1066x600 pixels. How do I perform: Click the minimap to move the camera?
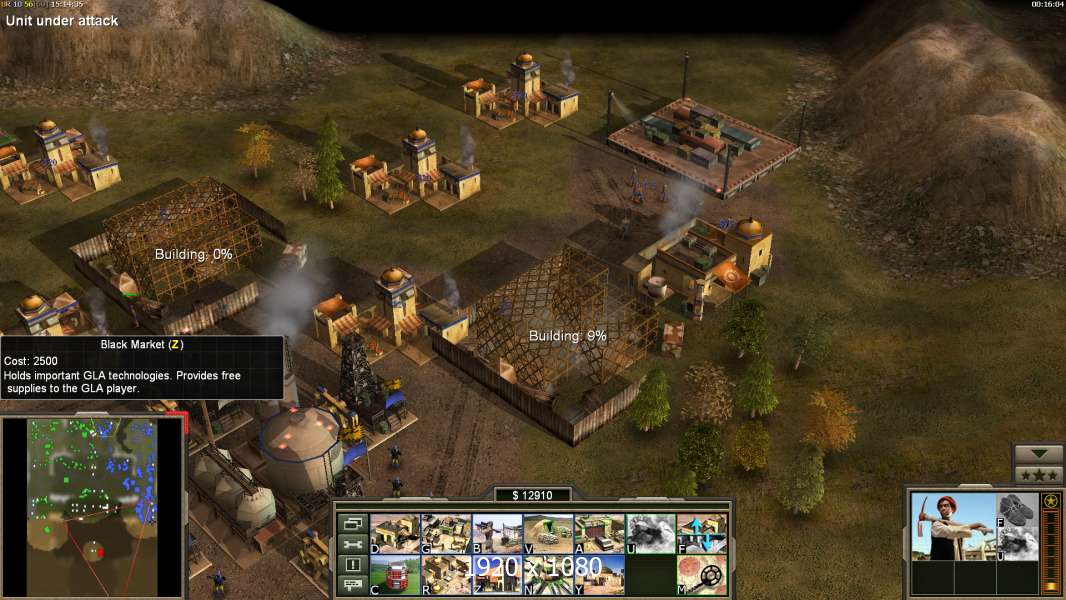[x=92, y=505]
